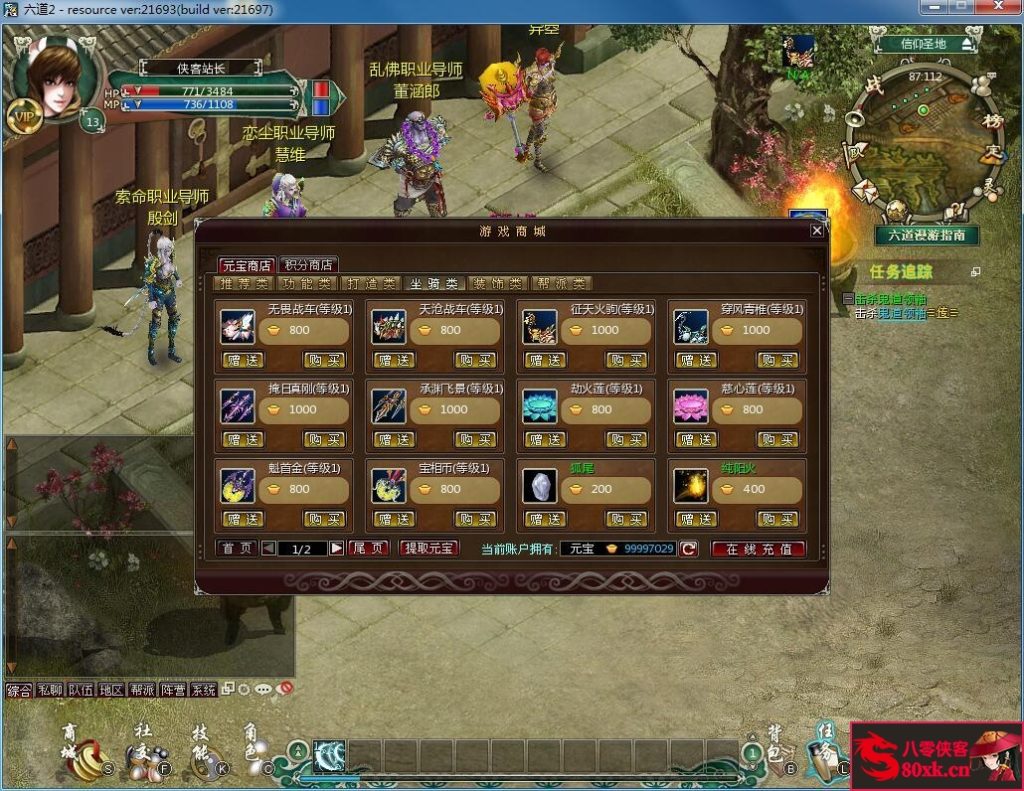This screenshot has height=791, width=1024.
Task: Choose the 帮派类 category tab
Action: coord(561,283)
